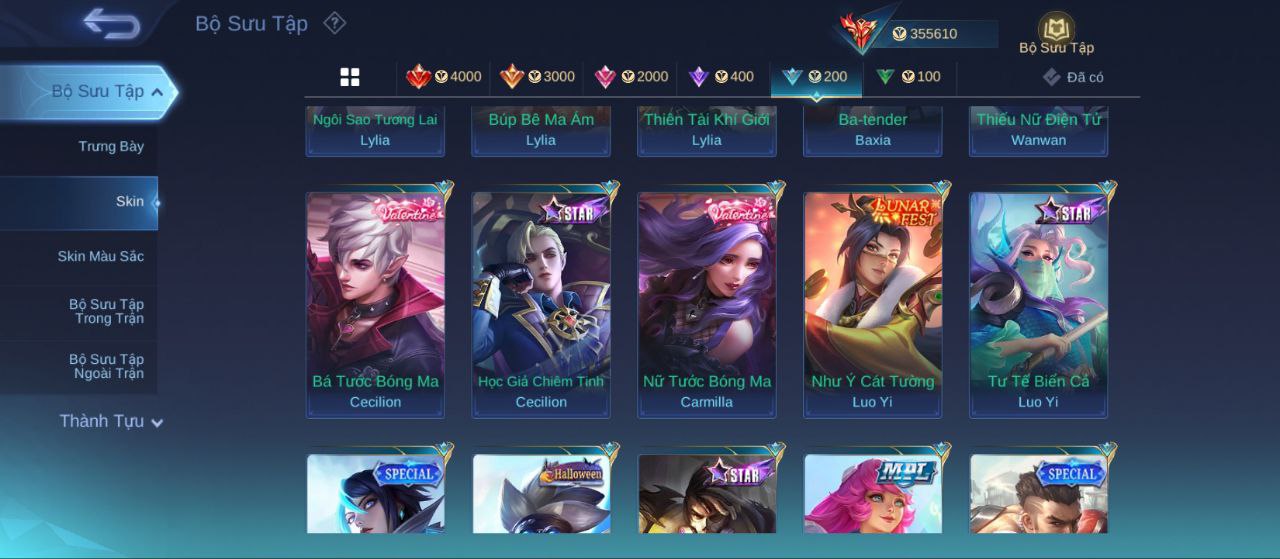Expand the Thành Tựu section

coord(110,421)
